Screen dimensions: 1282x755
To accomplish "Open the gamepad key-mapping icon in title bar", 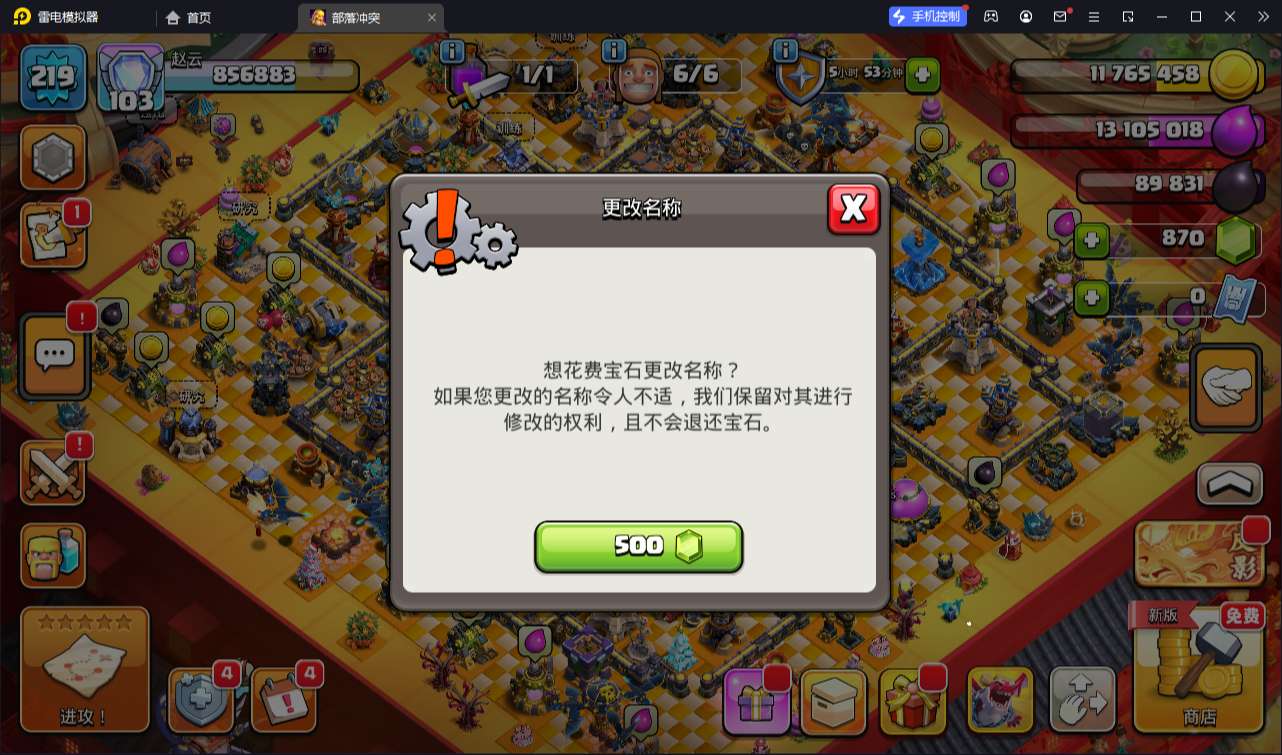I will point(992,15).
